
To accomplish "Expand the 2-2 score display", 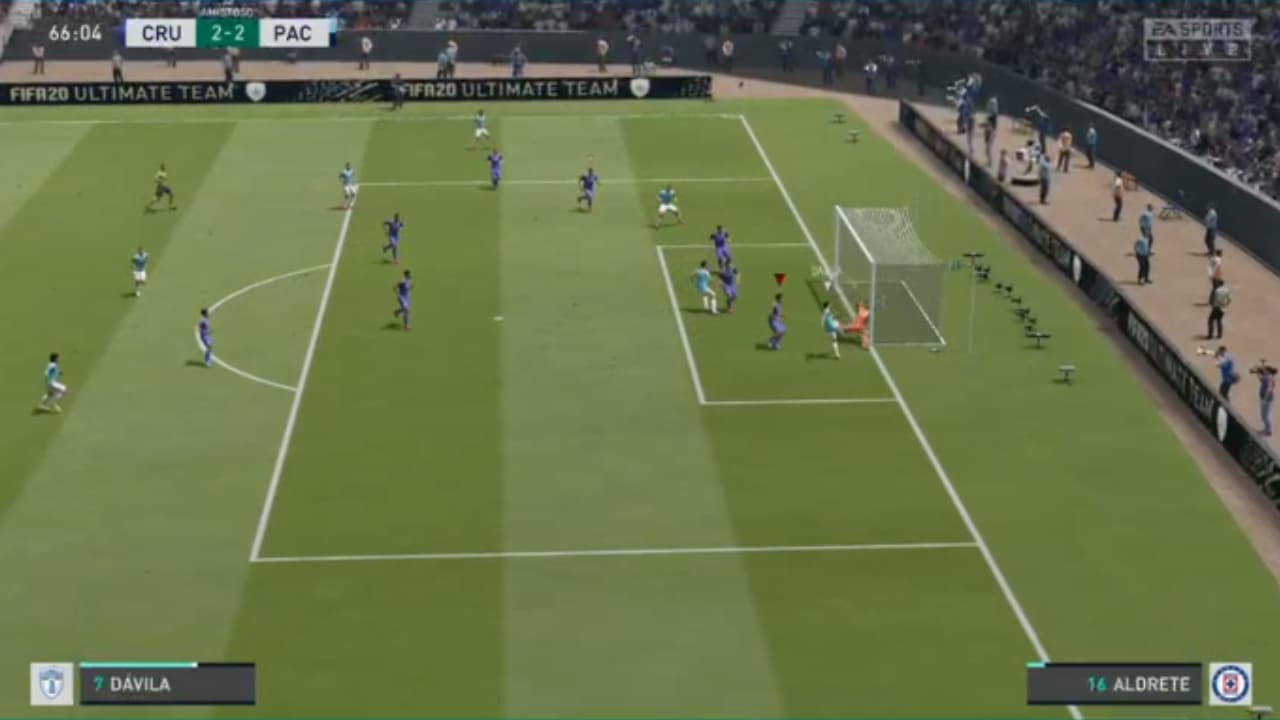I will [228, 32].
